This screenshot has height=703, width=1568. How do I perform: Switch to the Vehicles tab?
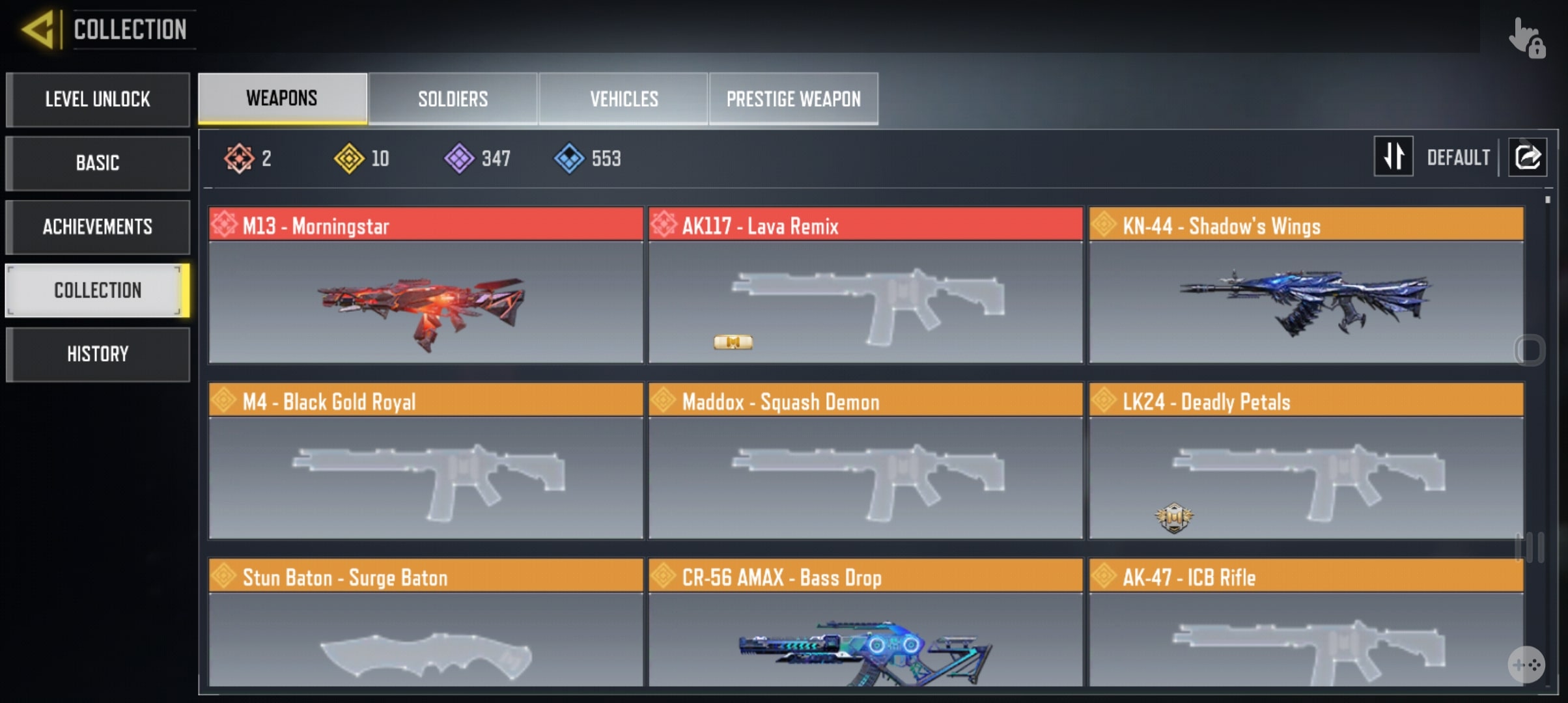(x=624, y=99)
